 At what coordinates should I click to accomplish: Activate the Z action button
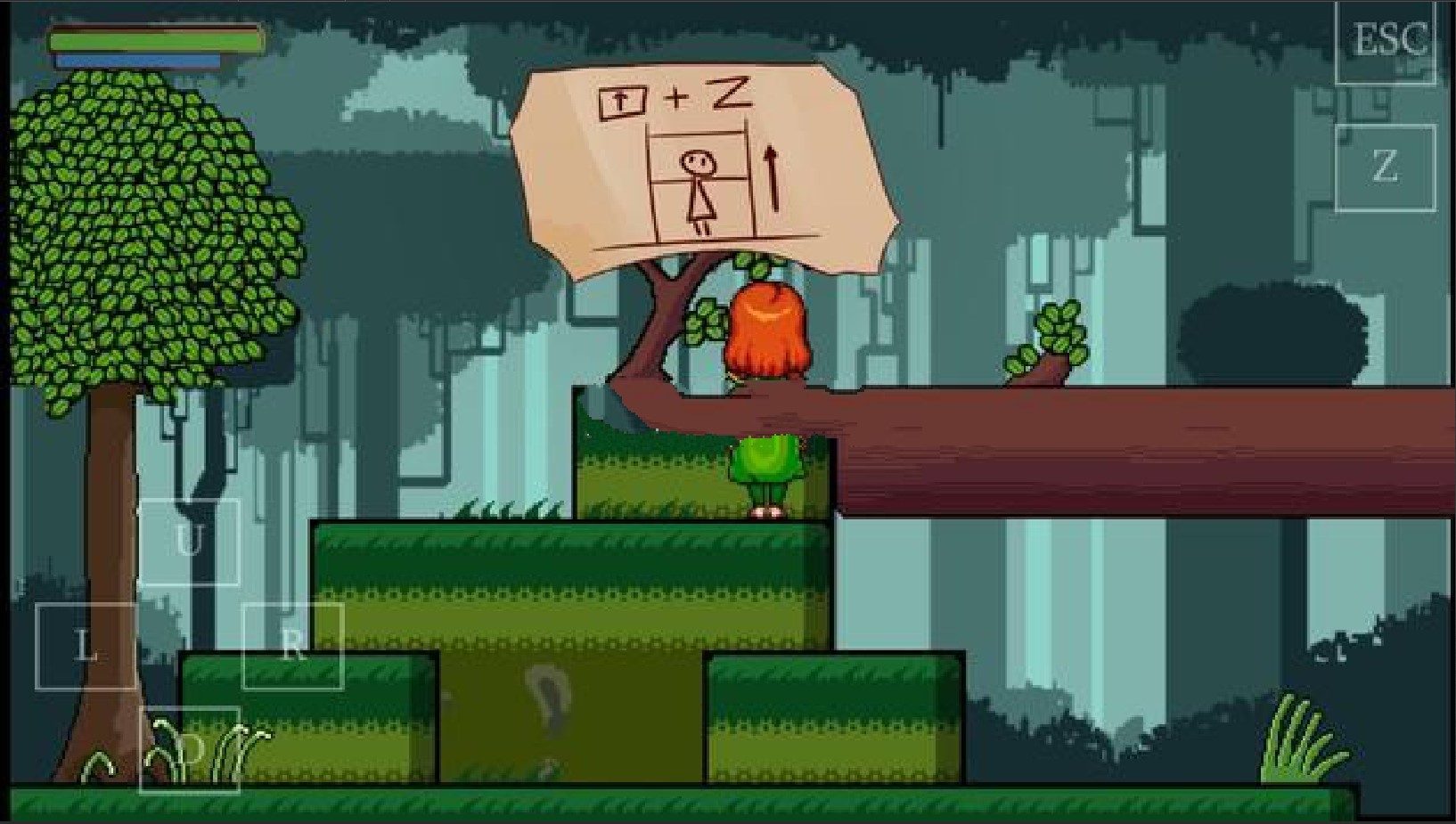coord(1385,167)
